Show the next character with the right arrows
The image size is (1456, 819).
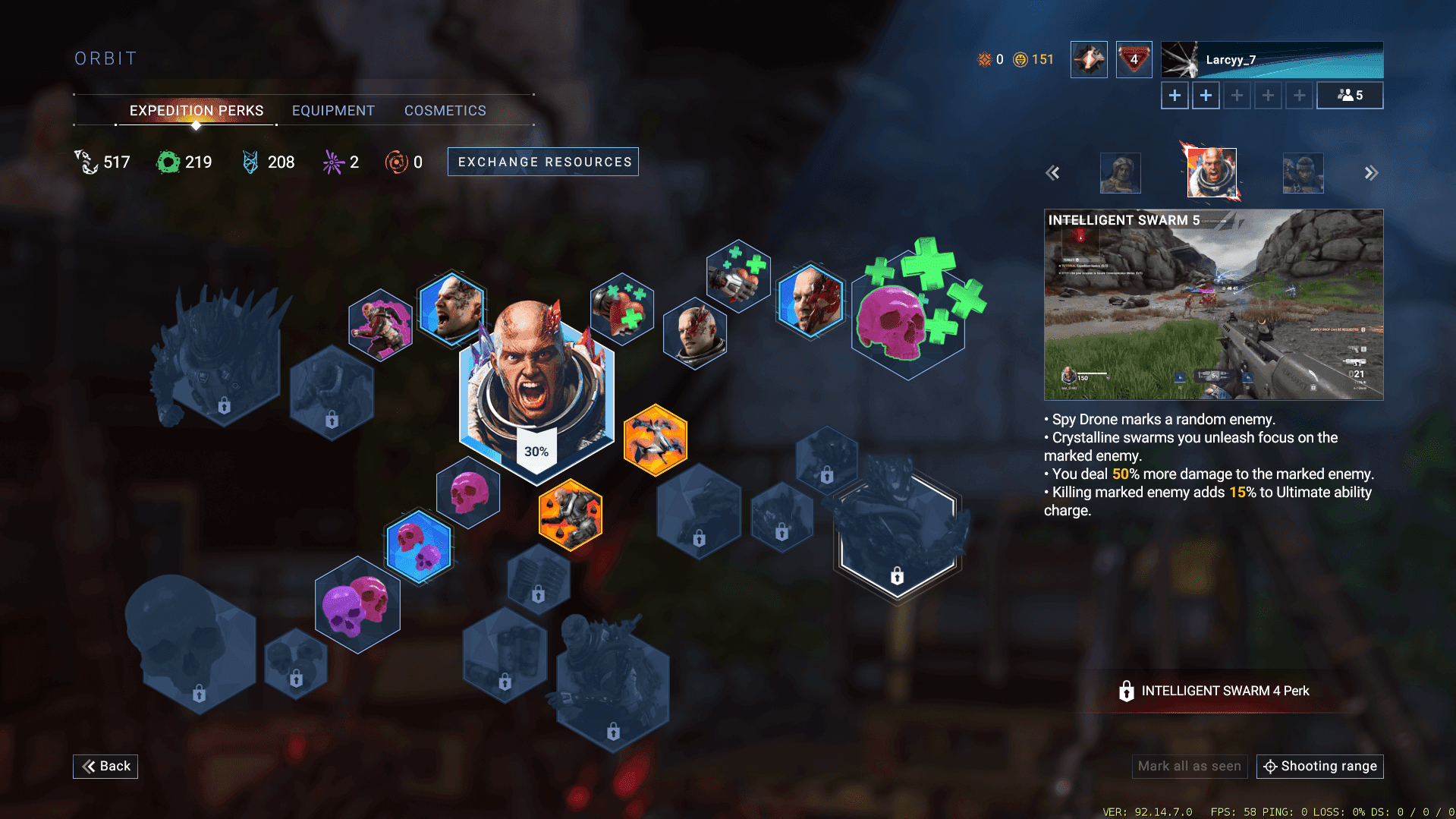tap(1370, 173)
